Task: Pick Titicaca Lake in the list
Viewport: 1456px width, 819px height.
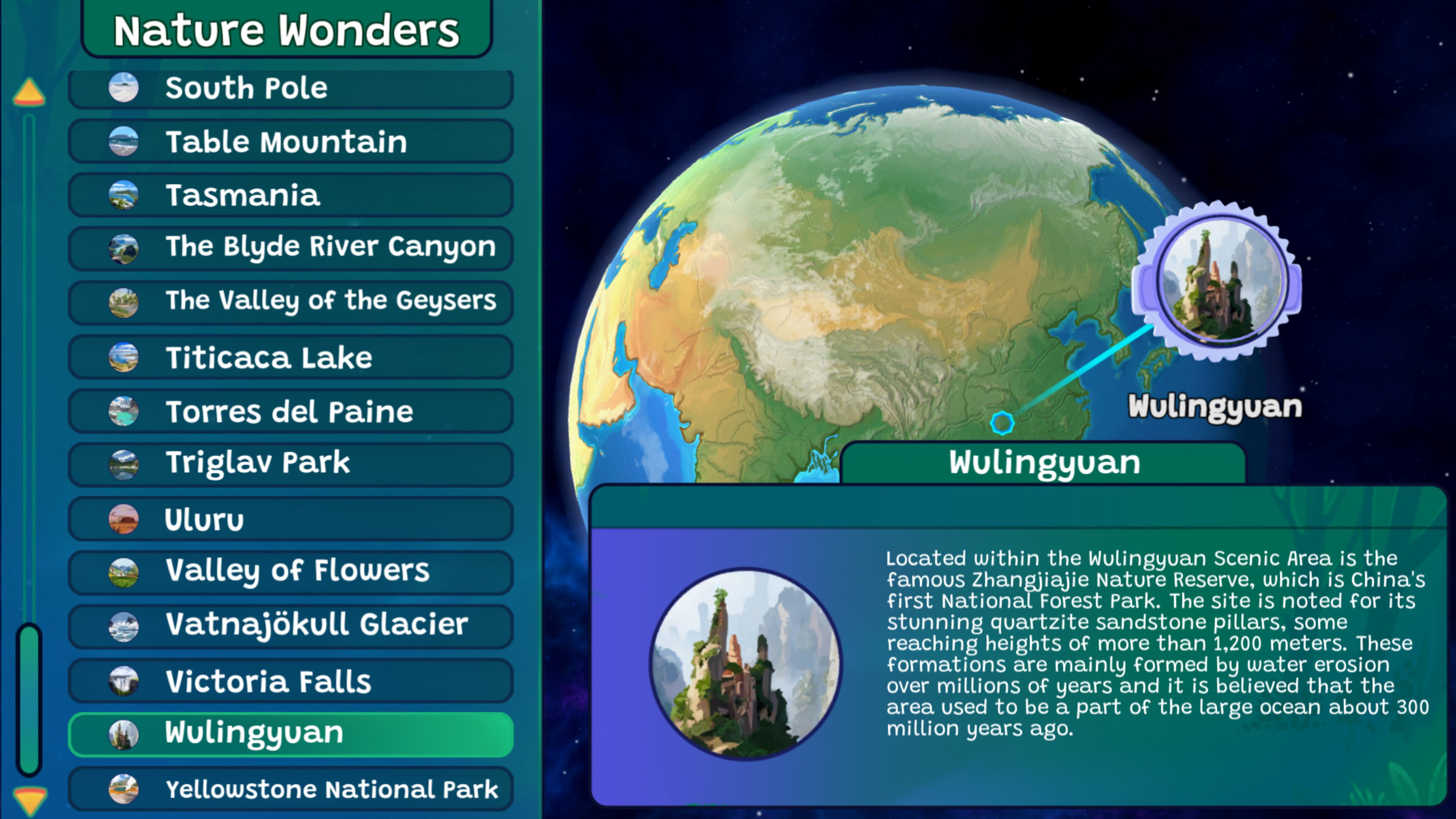Action: coord(290,357)
